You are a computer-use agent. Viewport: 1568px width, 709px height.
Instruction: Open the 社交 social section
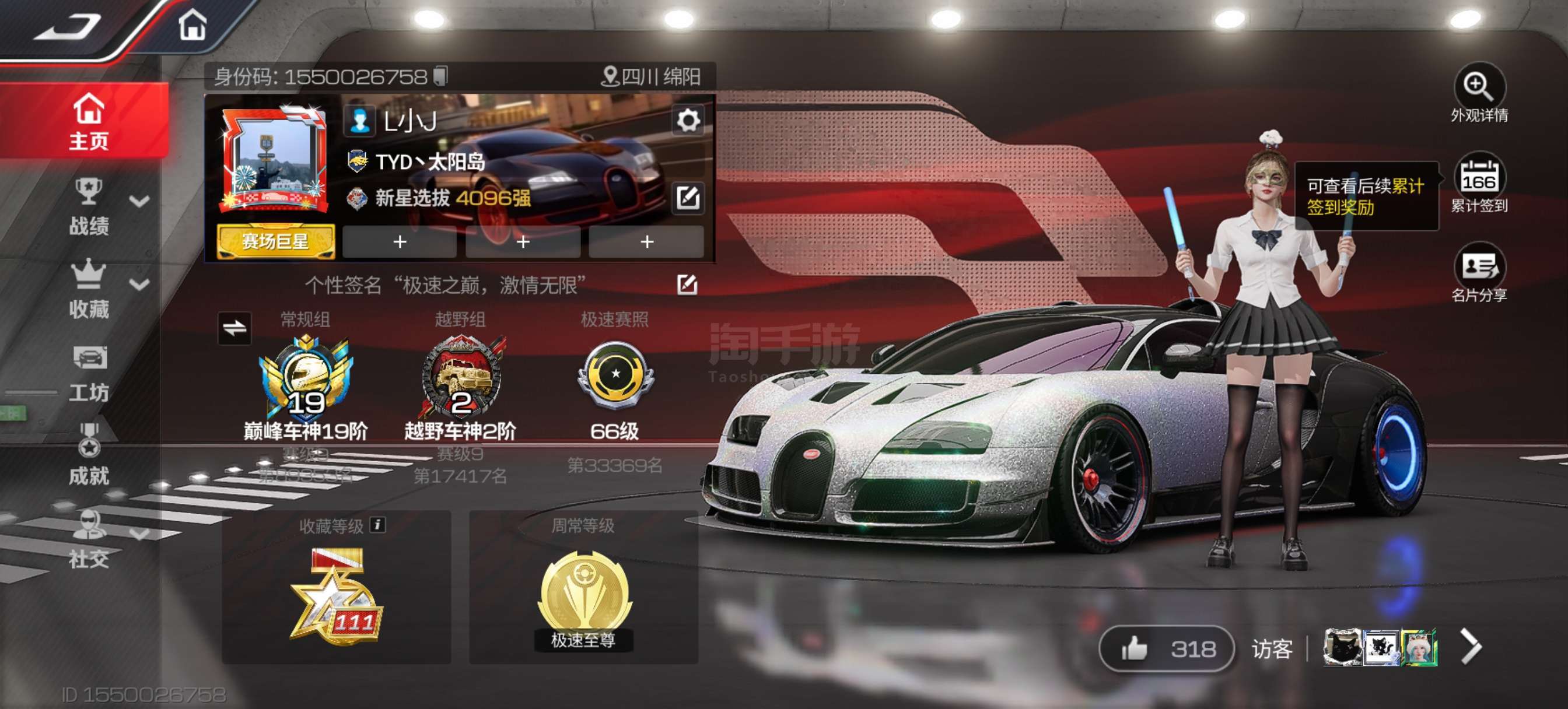[89, 539]
